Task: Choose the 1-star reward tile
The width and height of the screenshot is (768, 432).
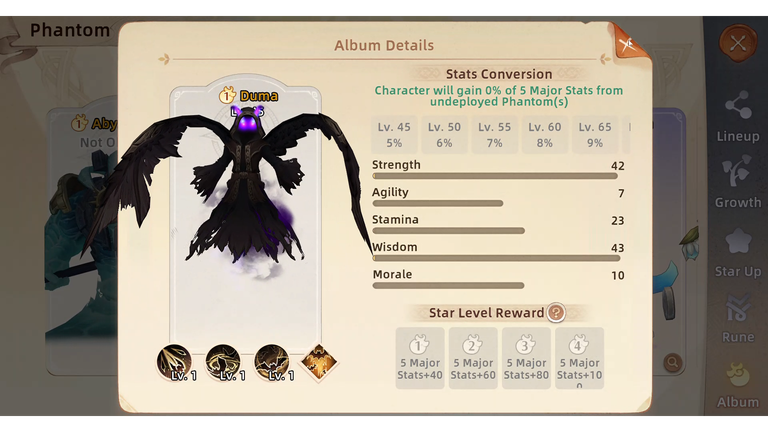Action: coord(420,358)
